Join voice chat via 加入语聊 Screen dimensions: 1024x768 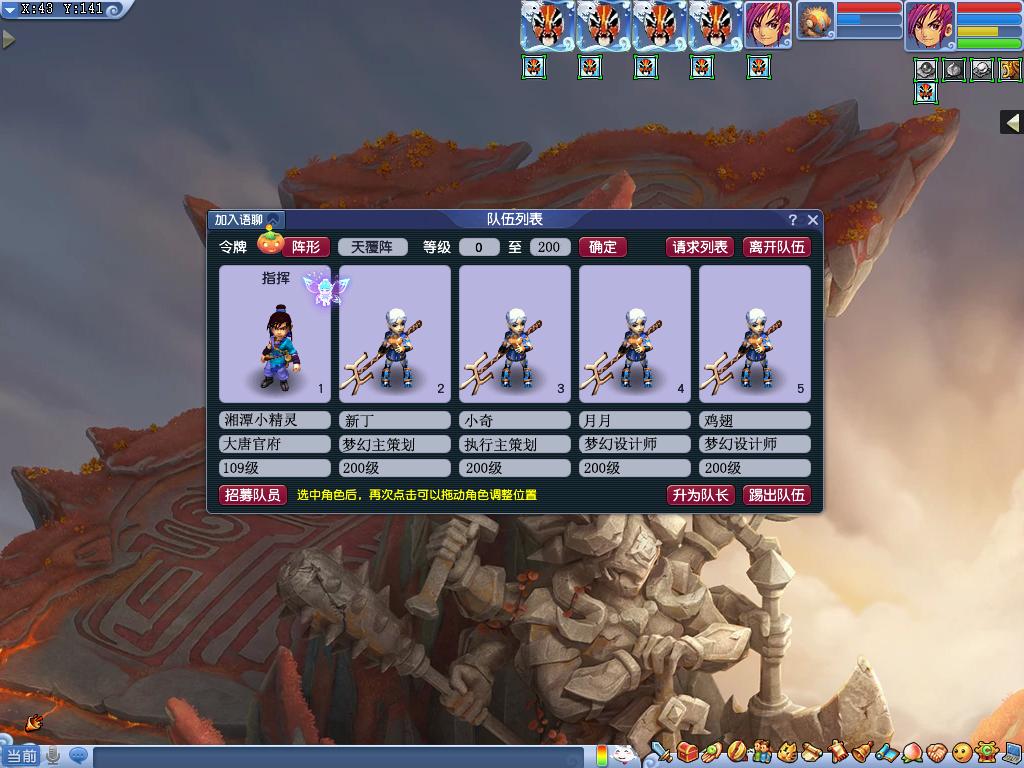click(x=246, y=220)
